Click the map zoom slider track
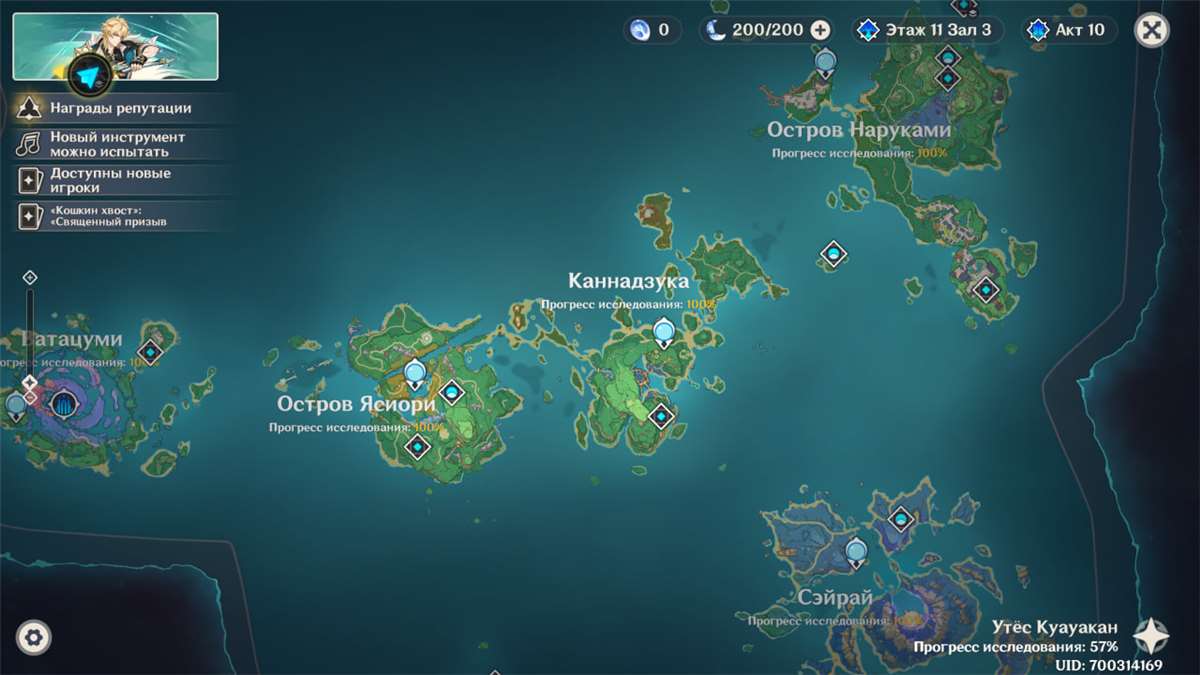Image resolution: width=1200 pixels, height=675 pixels. pyautogui.click(x=30, y=330)
